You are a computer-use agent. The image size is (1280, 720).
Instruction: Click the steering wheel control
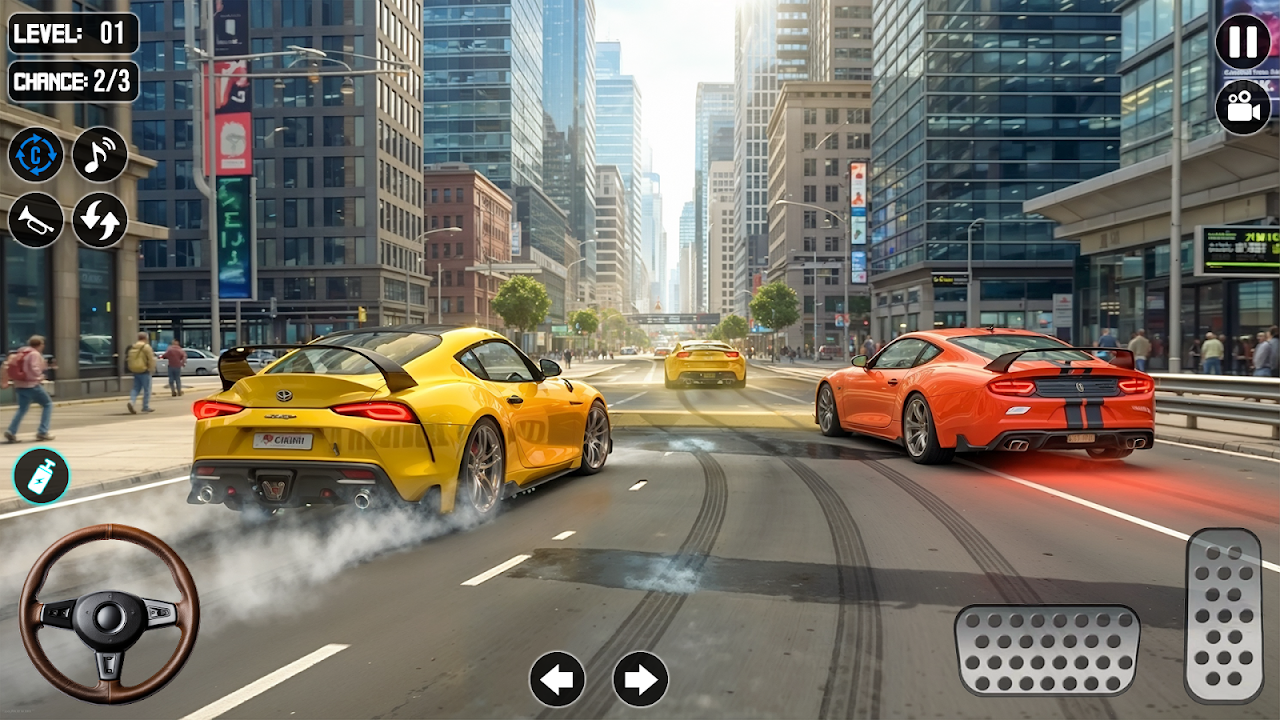point(109,614)
